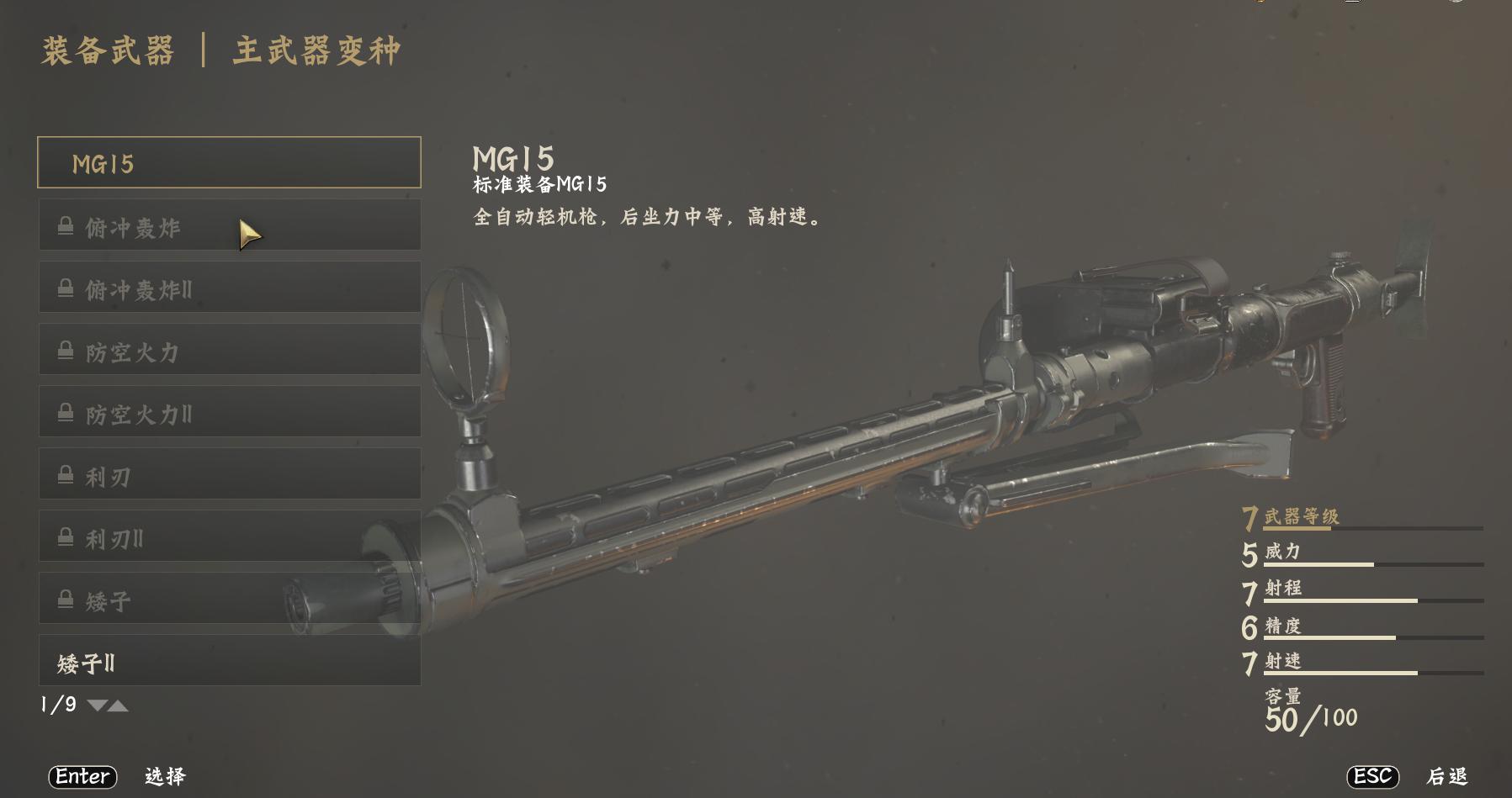Choose the locked 俯冲轰炸 variant
Image resolution: width=1512 pixels, height=798 pixels.
tap(229, 225)
